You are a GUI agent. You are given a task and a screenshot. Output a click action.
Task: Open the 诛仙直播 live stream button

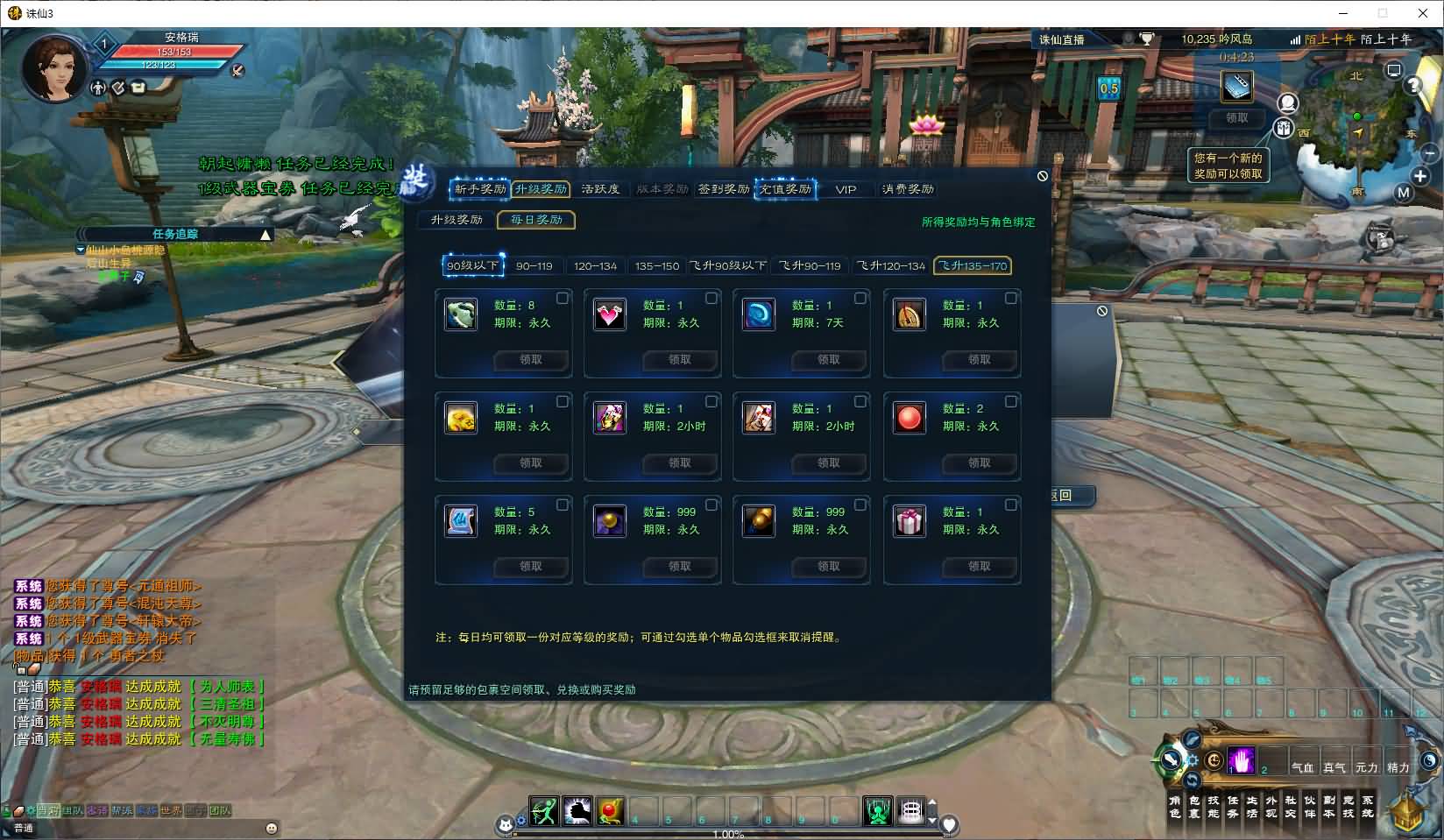click(x=1062, y=39)
